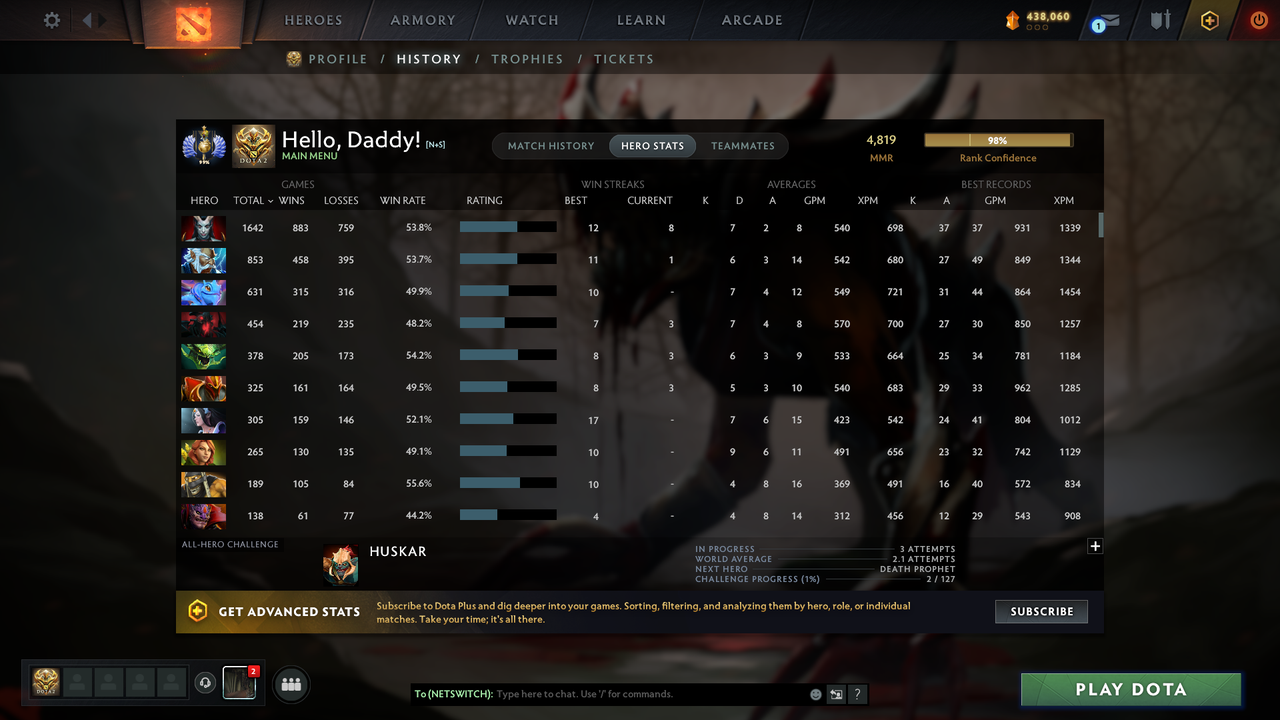This screenshot has width=1280, height=720.
Task: Switch to the TROPHIES tab
Action: click(x=527, y=59)
